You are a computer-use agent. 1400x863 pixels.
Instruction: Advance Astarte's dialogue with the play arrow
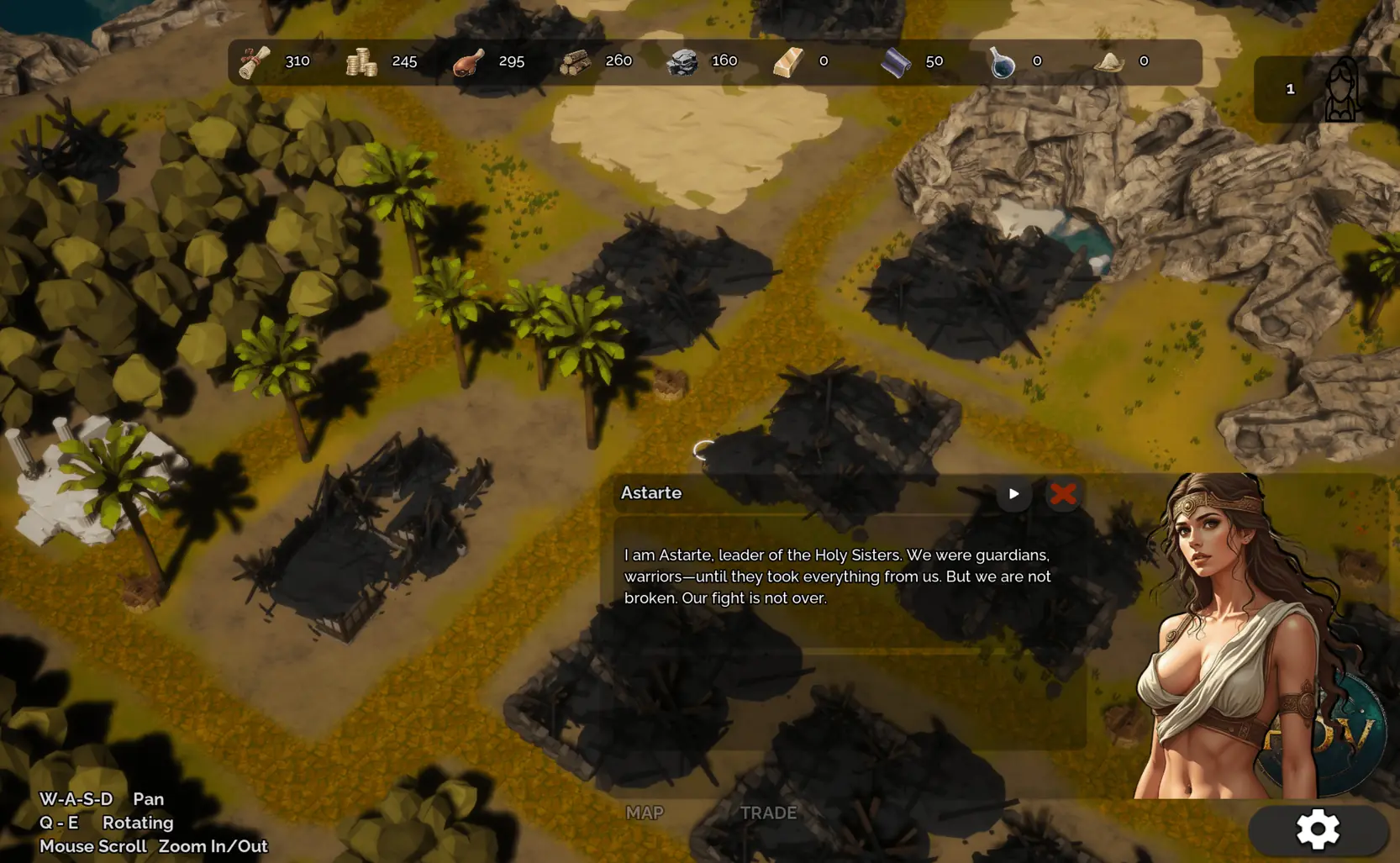(x=1013, y=494)
